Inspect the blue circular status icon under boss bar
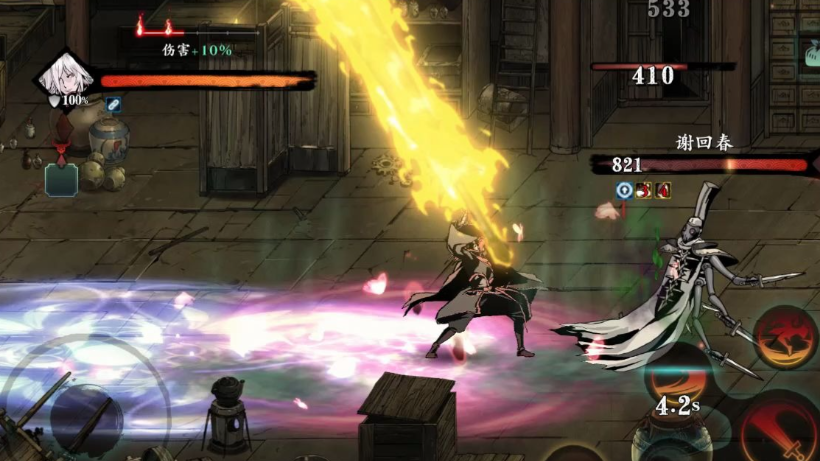The height and width of the screenshot is (461, 820). tap(624, 190)
